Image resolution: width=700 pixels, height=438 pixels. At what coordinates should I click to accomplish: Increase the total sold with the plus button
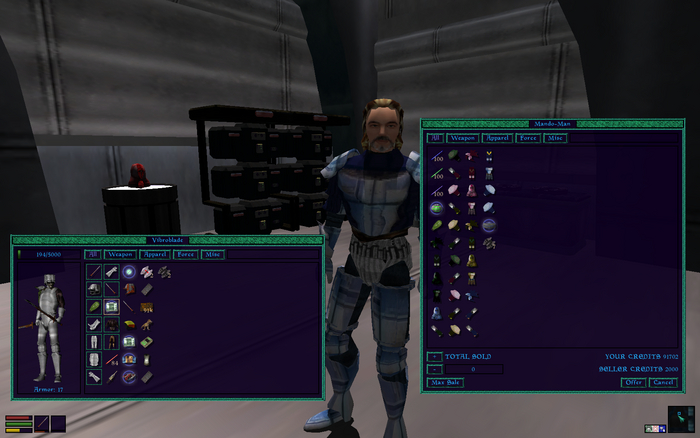coord(435,356)
